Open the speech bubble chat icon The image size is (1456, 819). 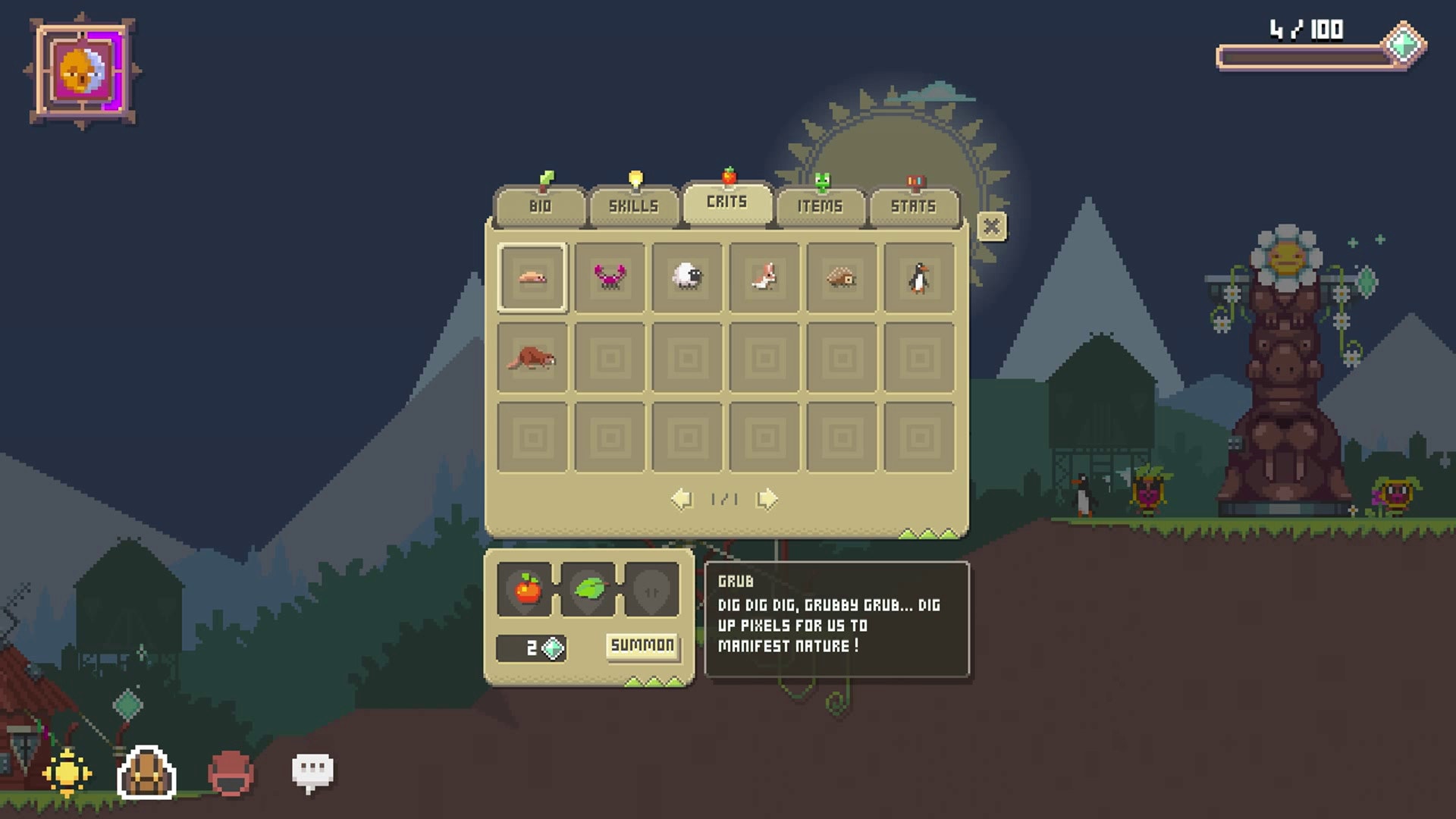coord(312,771)
